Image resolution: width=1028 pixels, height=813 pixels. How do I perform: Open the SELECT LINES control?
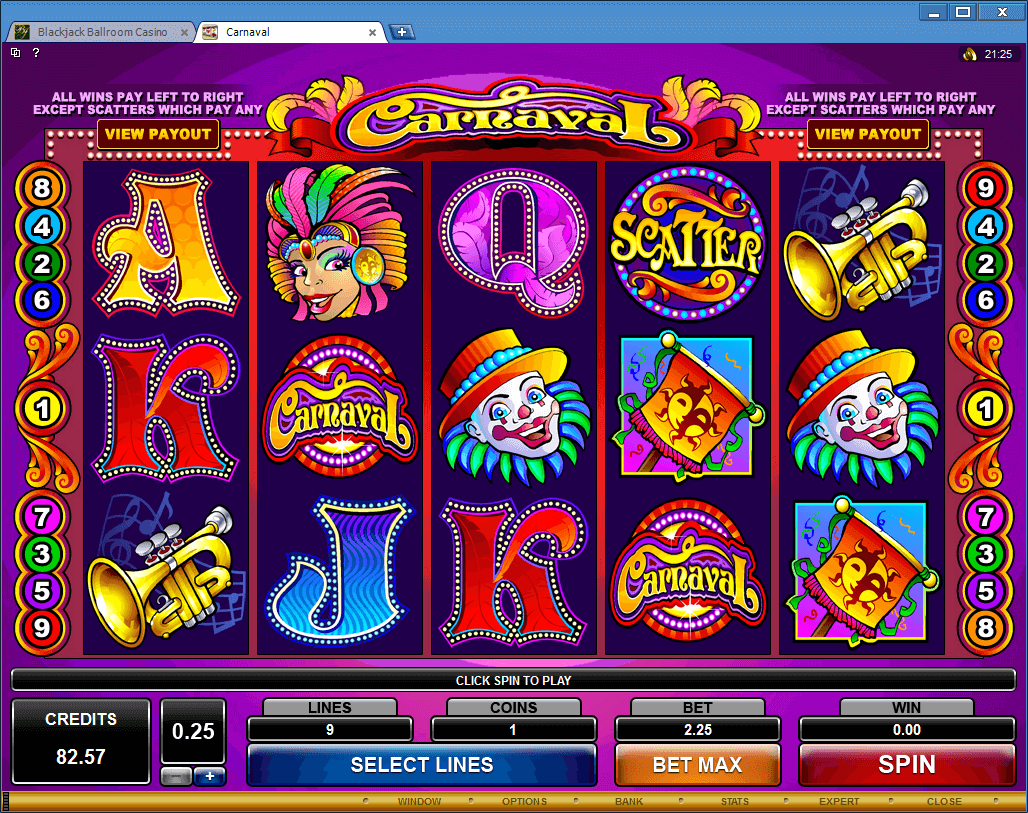tap(421, 765)
